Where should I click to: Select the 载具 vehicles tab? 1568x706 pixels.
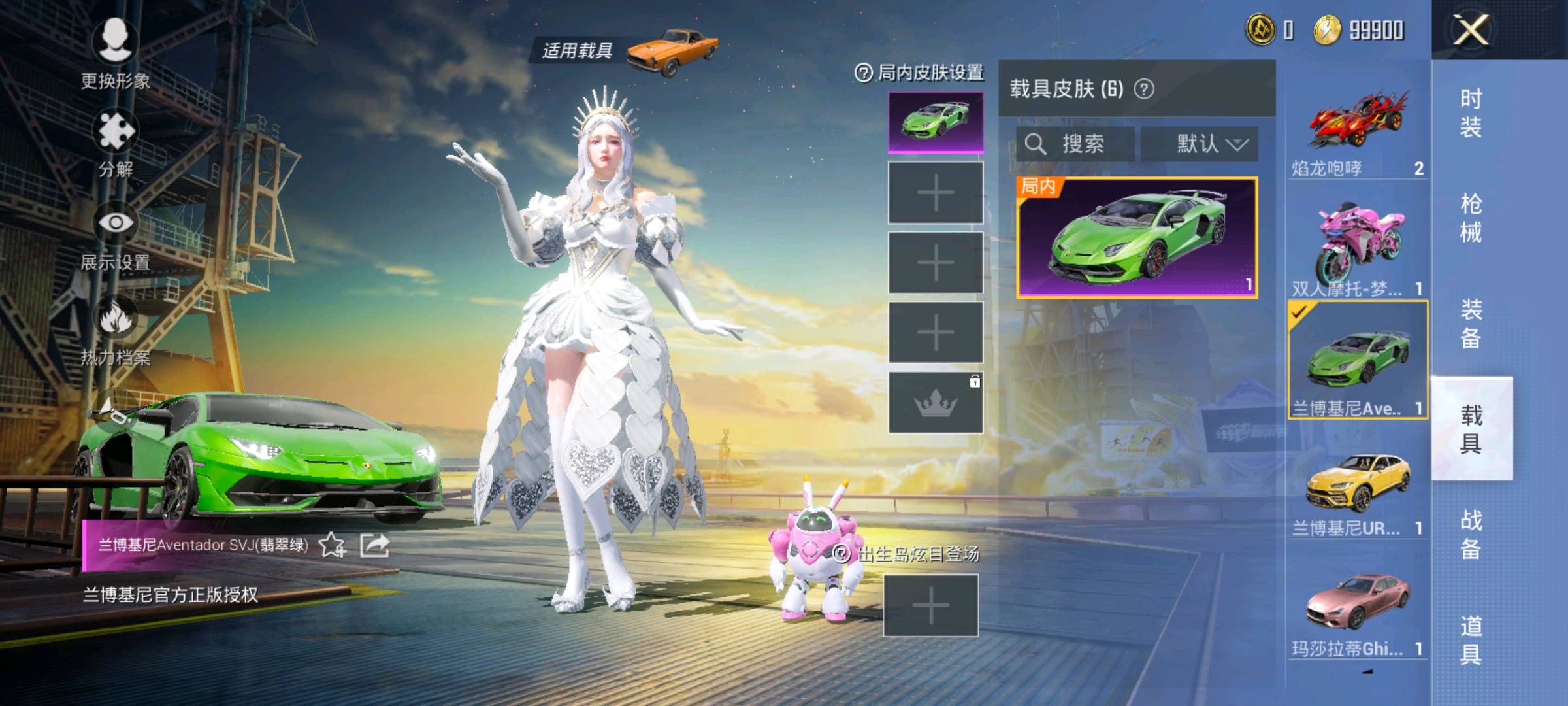click(1471, 429)
